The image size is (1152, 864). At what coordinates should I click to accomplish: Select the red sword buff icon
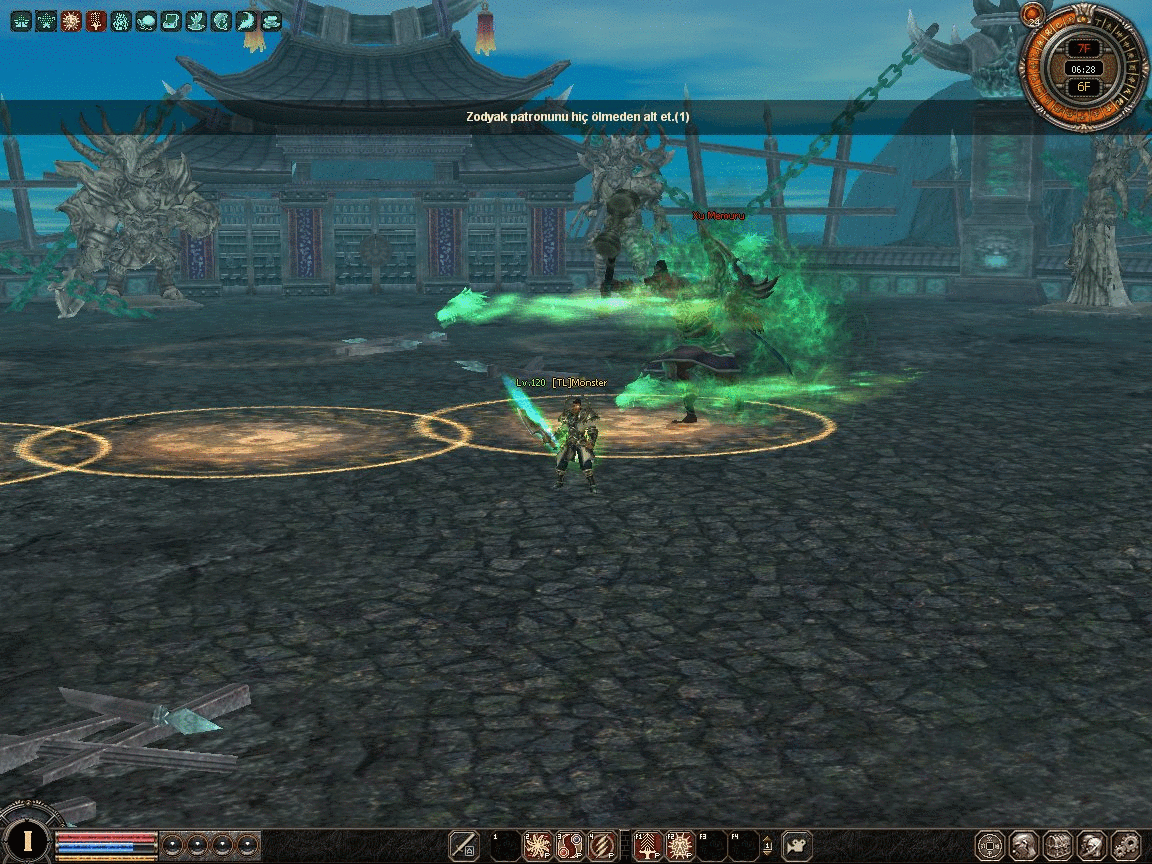96,21
